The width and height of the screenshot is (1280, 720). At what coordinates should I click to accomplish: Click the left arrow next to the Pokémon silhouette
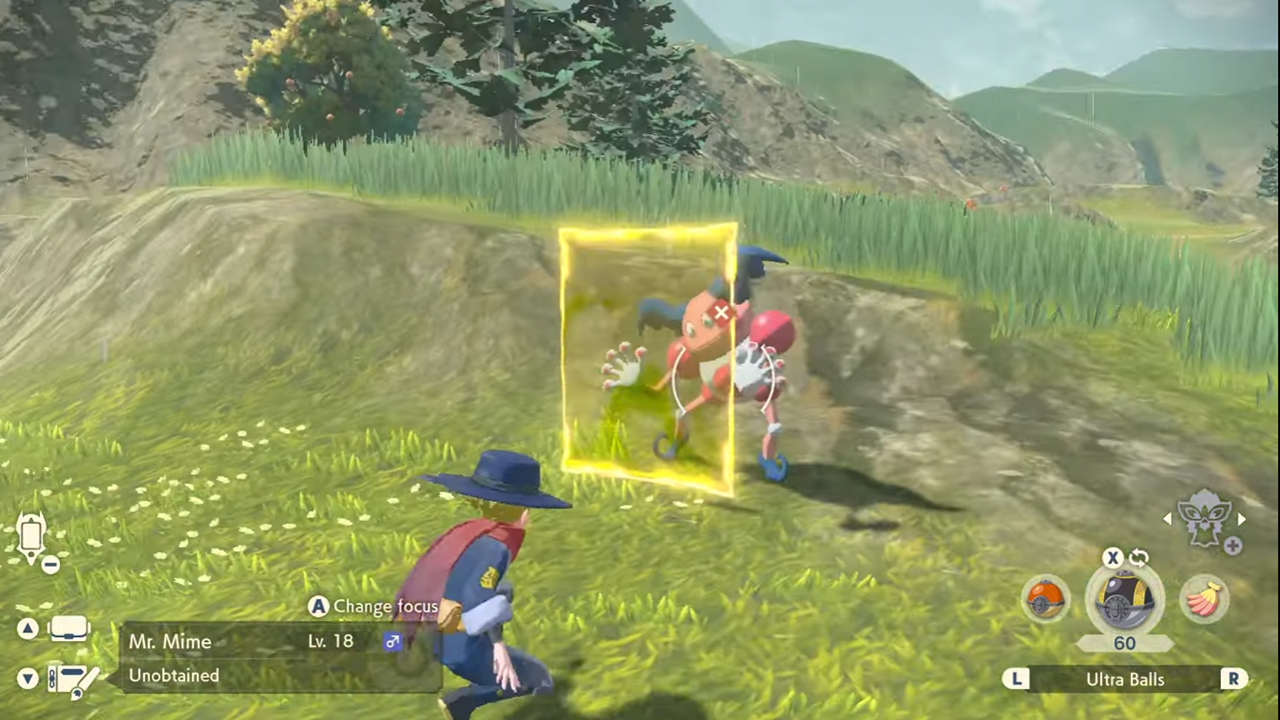pyautogui.click(x=1168, y=519)
